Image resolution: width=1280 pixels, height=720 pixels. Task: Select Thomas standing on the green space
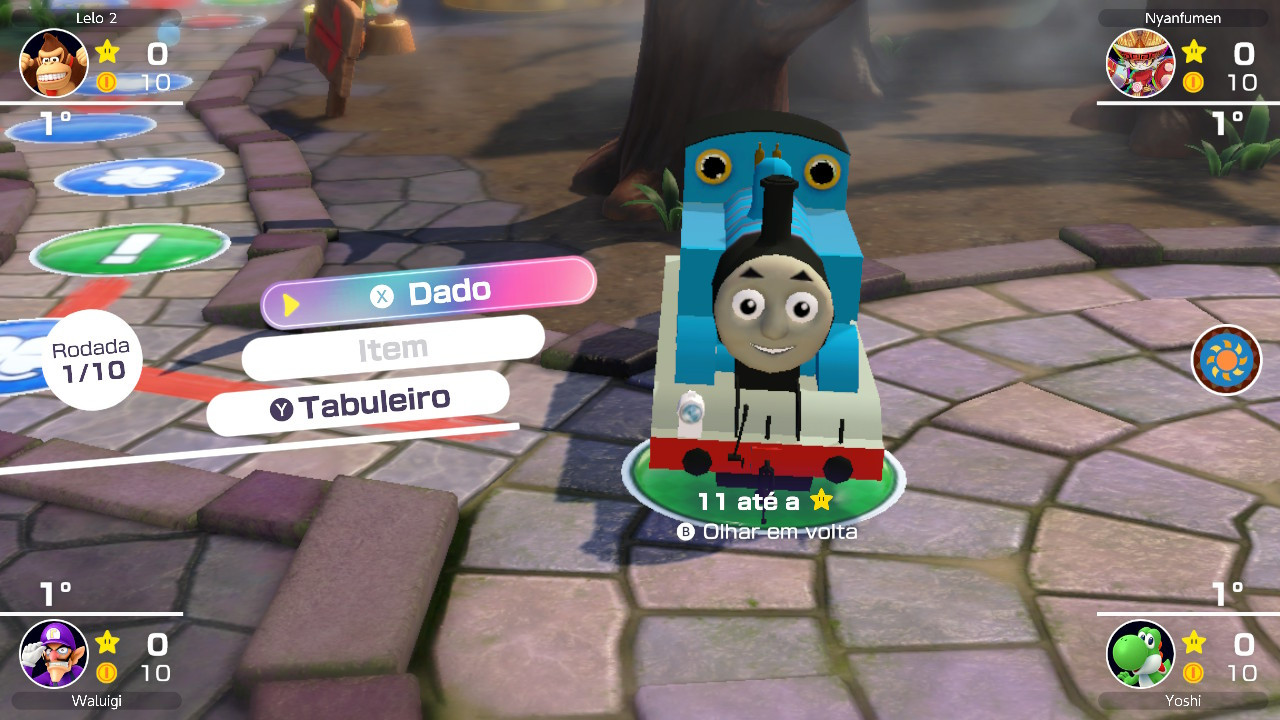[770, 320]
